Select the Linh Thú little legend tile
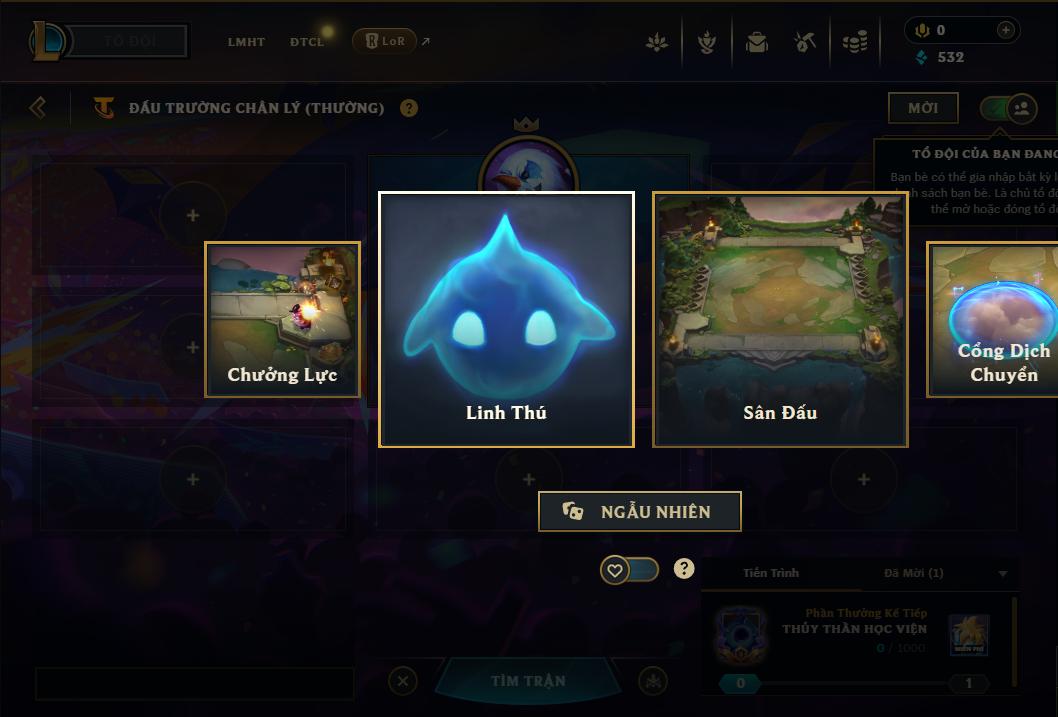Image resolution: width=1058 pixels, height=717 pixels. click(506, 319)
